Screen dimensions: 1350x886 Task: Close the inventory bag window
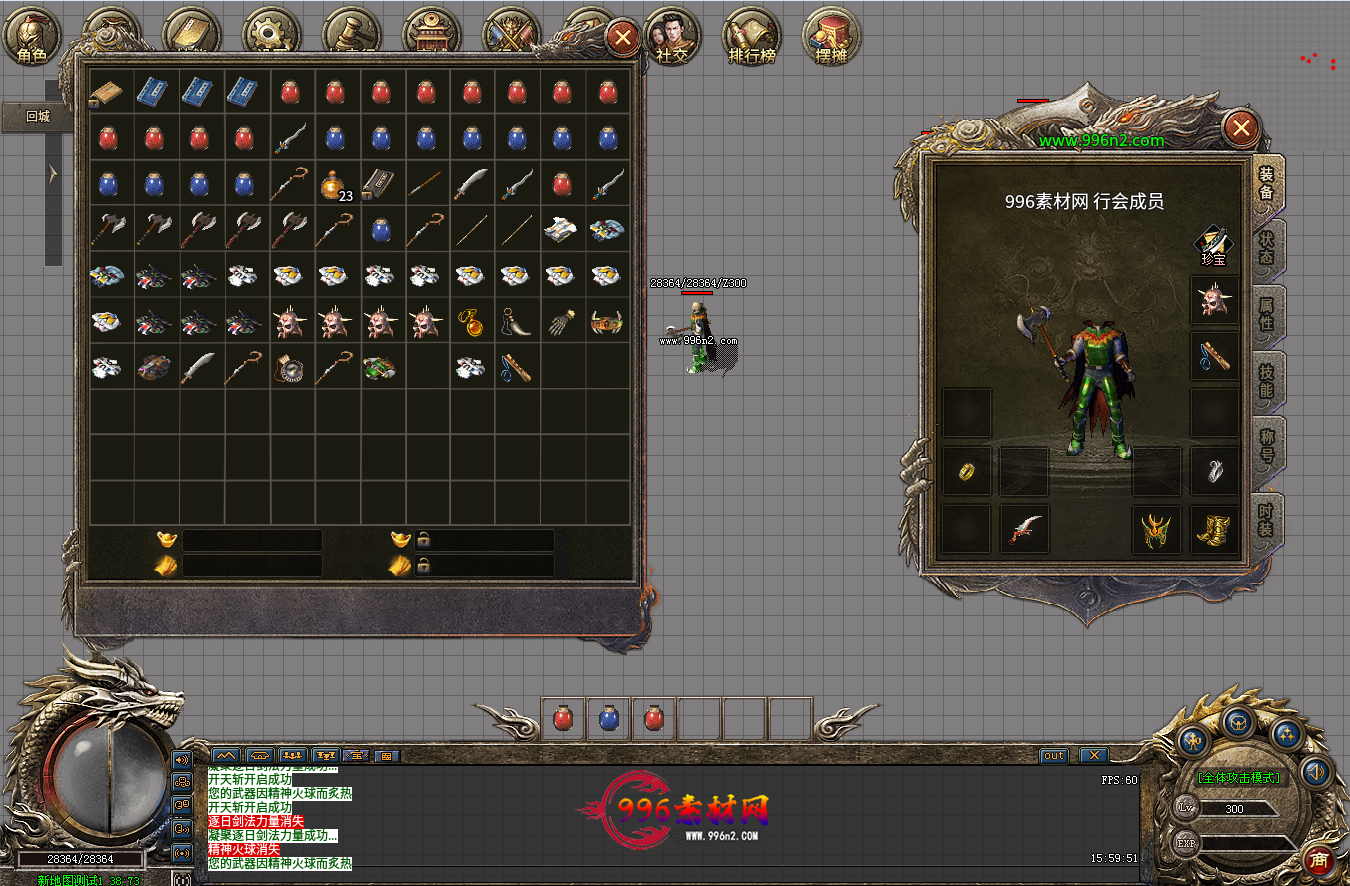pos(623,39)
